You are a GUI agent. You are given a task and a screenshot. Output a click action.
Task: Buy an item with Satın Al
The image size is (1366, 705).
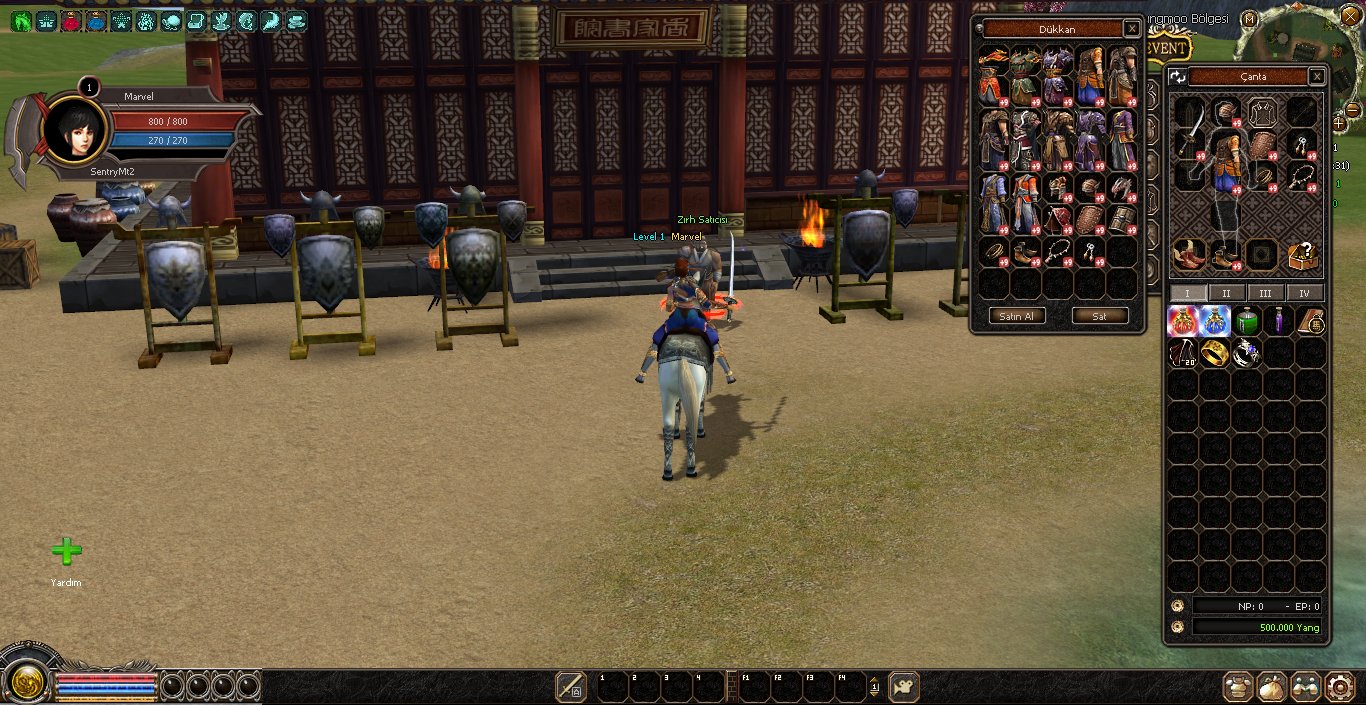pyautogui.click(x=1017, y=316)
